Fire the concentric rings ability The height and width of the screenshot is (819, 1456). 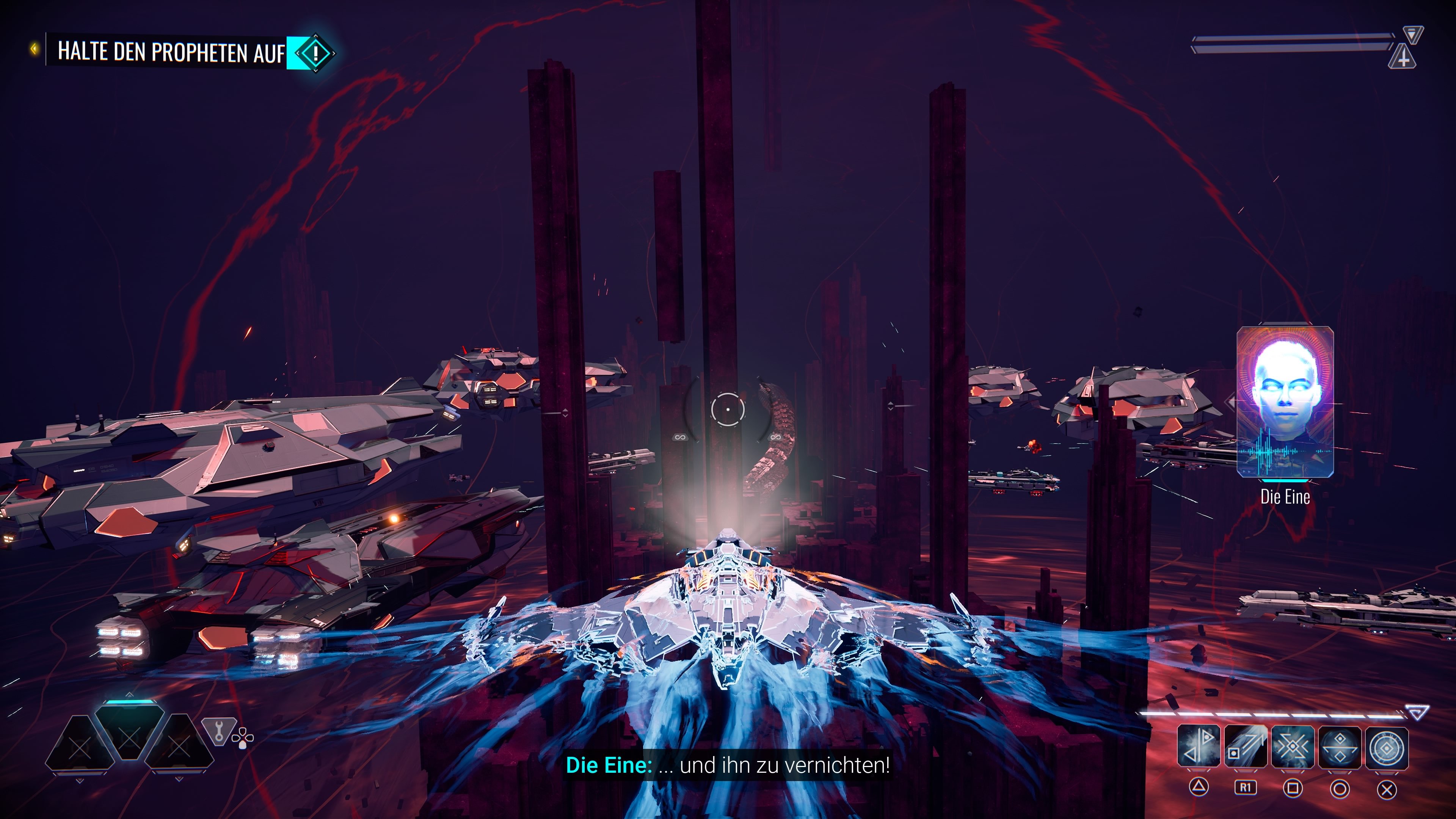pos(1387,747)
